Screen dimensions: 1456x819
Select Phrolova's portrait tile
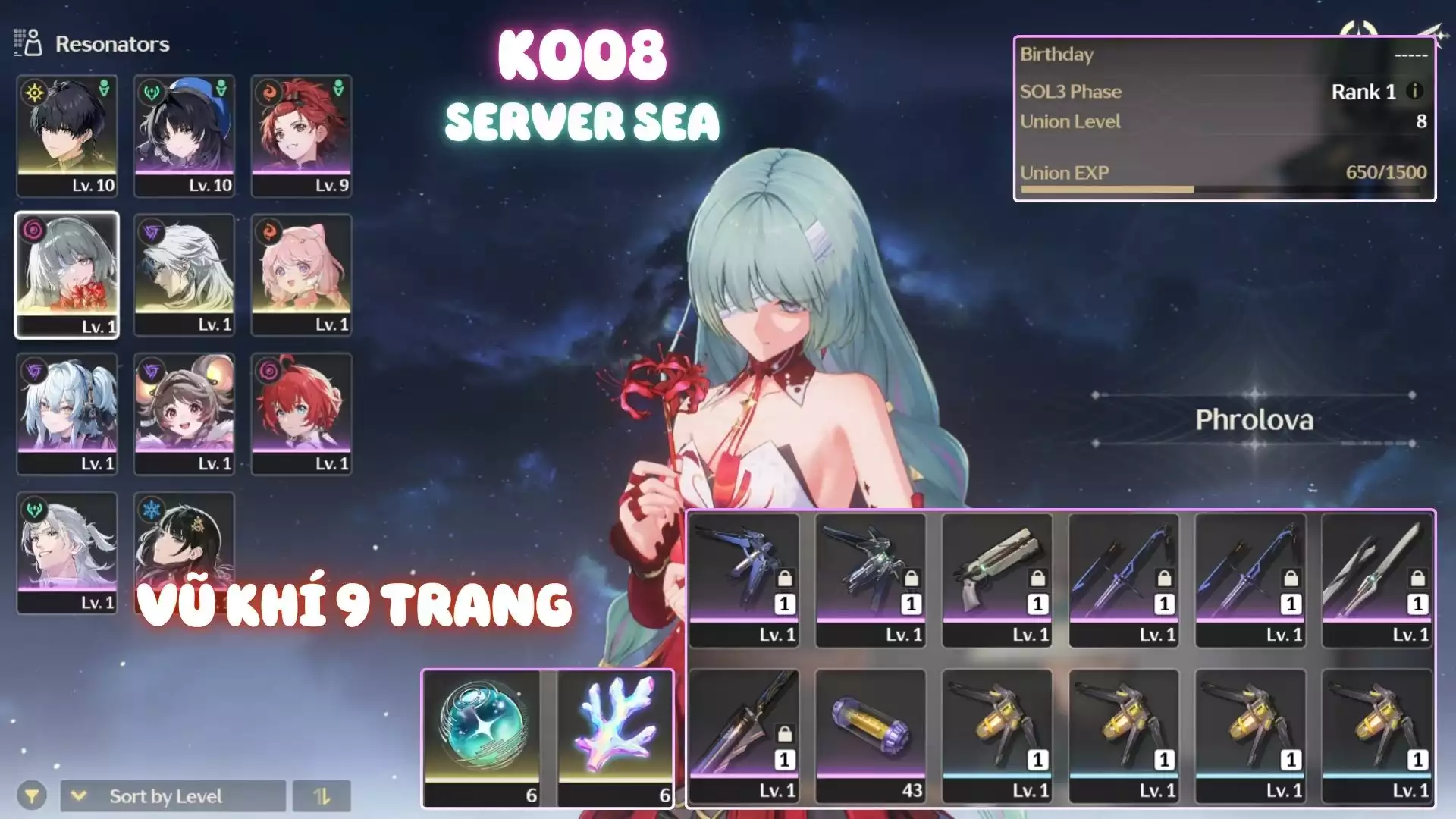tap(67, 275)
